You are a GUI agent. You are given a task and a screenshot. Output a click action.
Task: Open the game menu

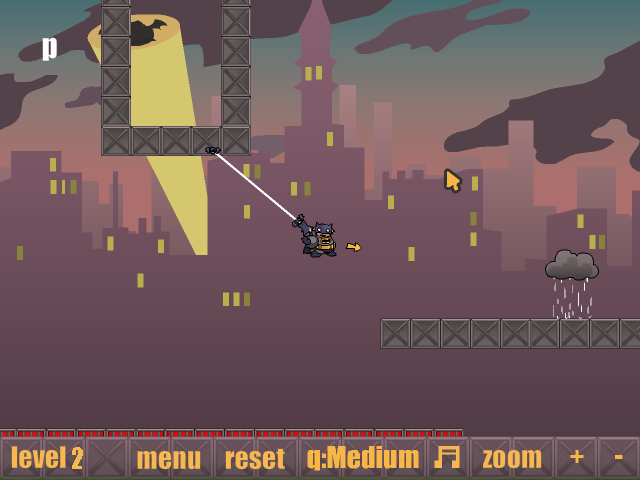pos(168,458)
